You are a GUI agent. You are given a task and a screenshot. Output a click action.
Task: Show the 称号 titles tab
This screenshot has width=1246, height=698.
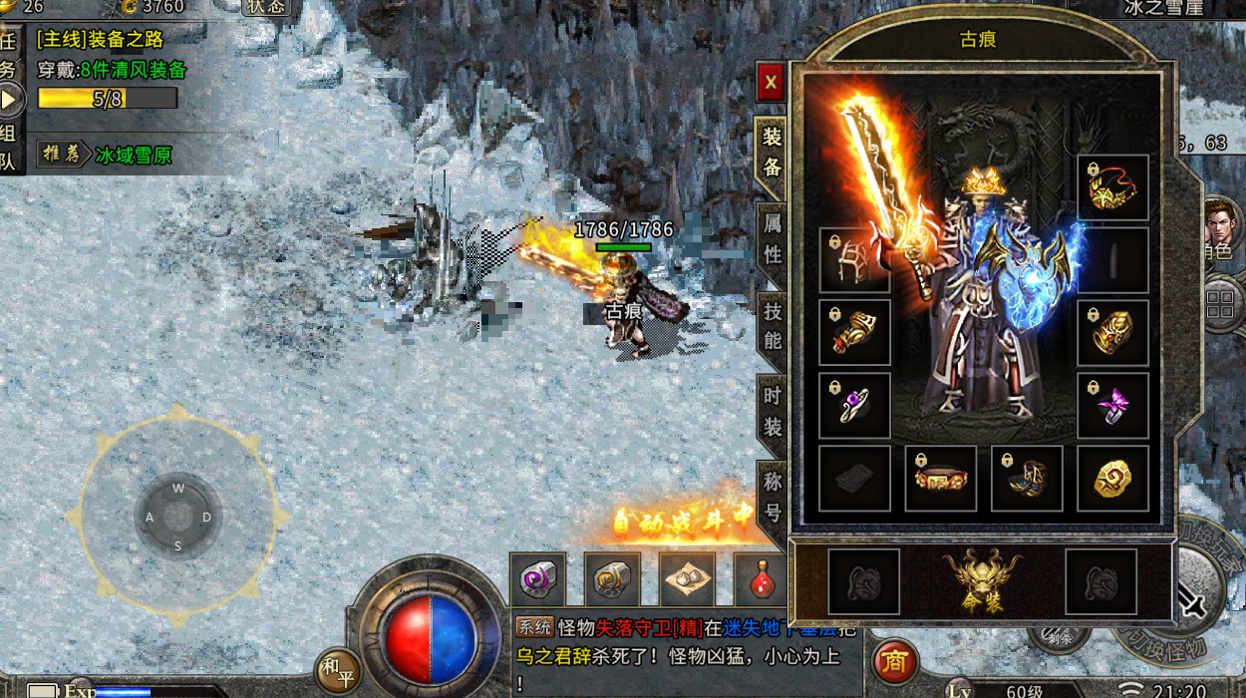pos(772,497)
